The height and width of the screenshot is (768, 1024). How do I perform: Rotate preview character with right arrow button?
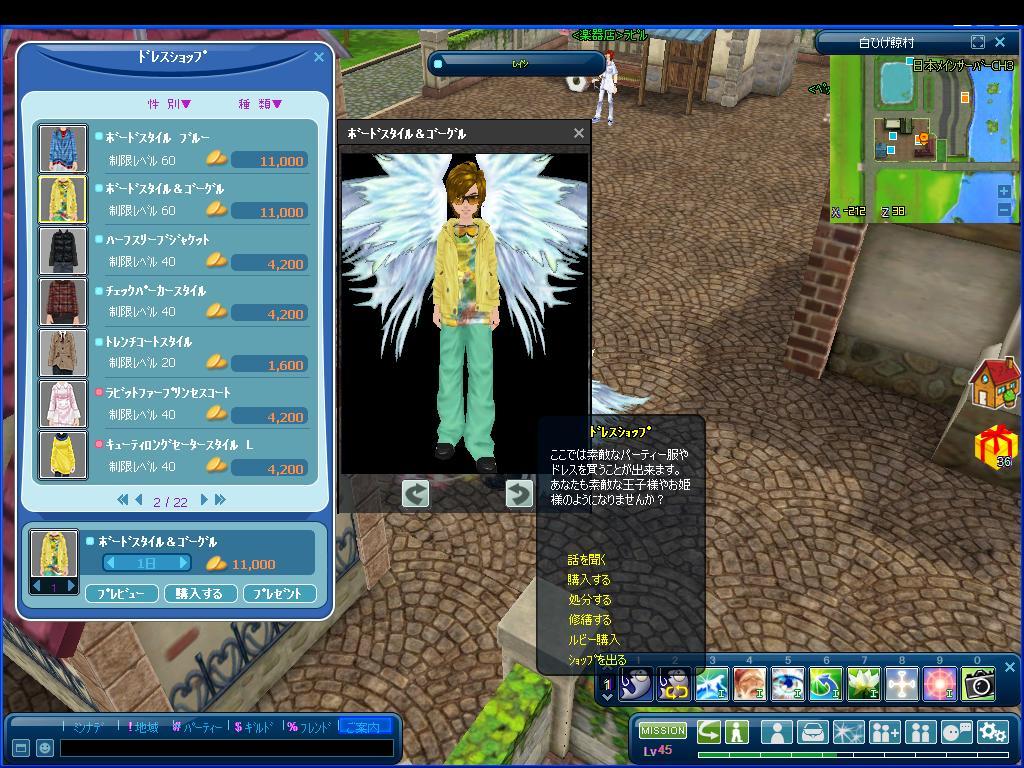[x=519, y=493]
